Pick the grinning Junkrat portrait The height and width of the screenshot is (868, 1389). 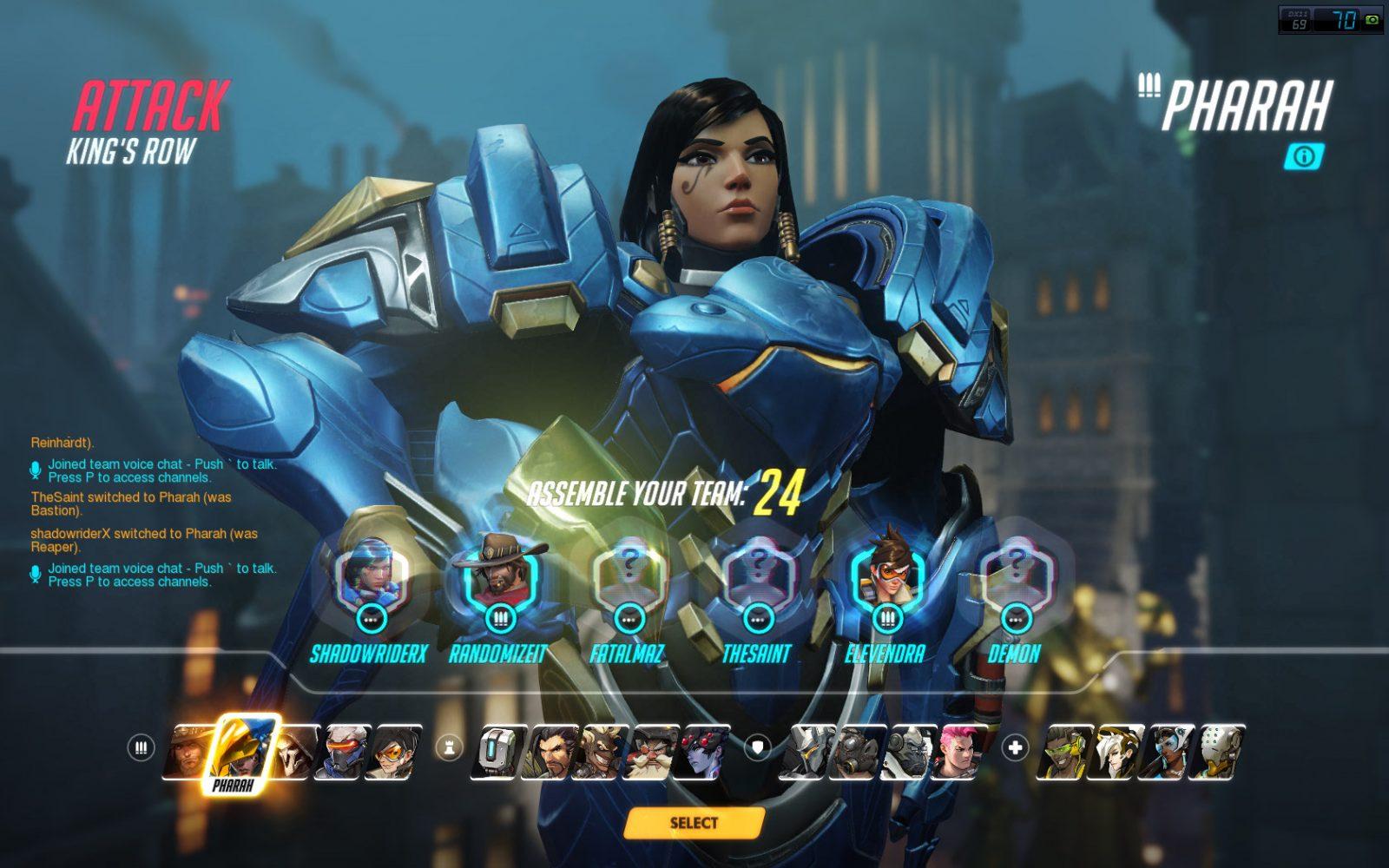click(604, 752)
